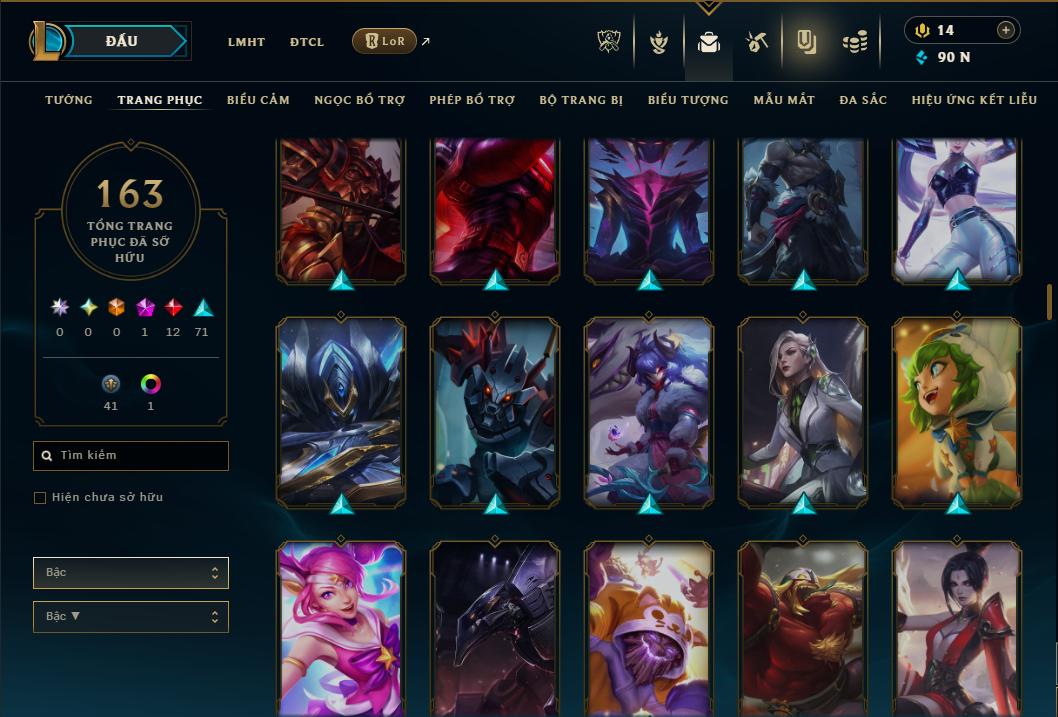Select the PHÉP BỔ TRỢ tab
The height and width of the screenshot is (717, 1058).
pyautogui.click(x=472, y=100)
